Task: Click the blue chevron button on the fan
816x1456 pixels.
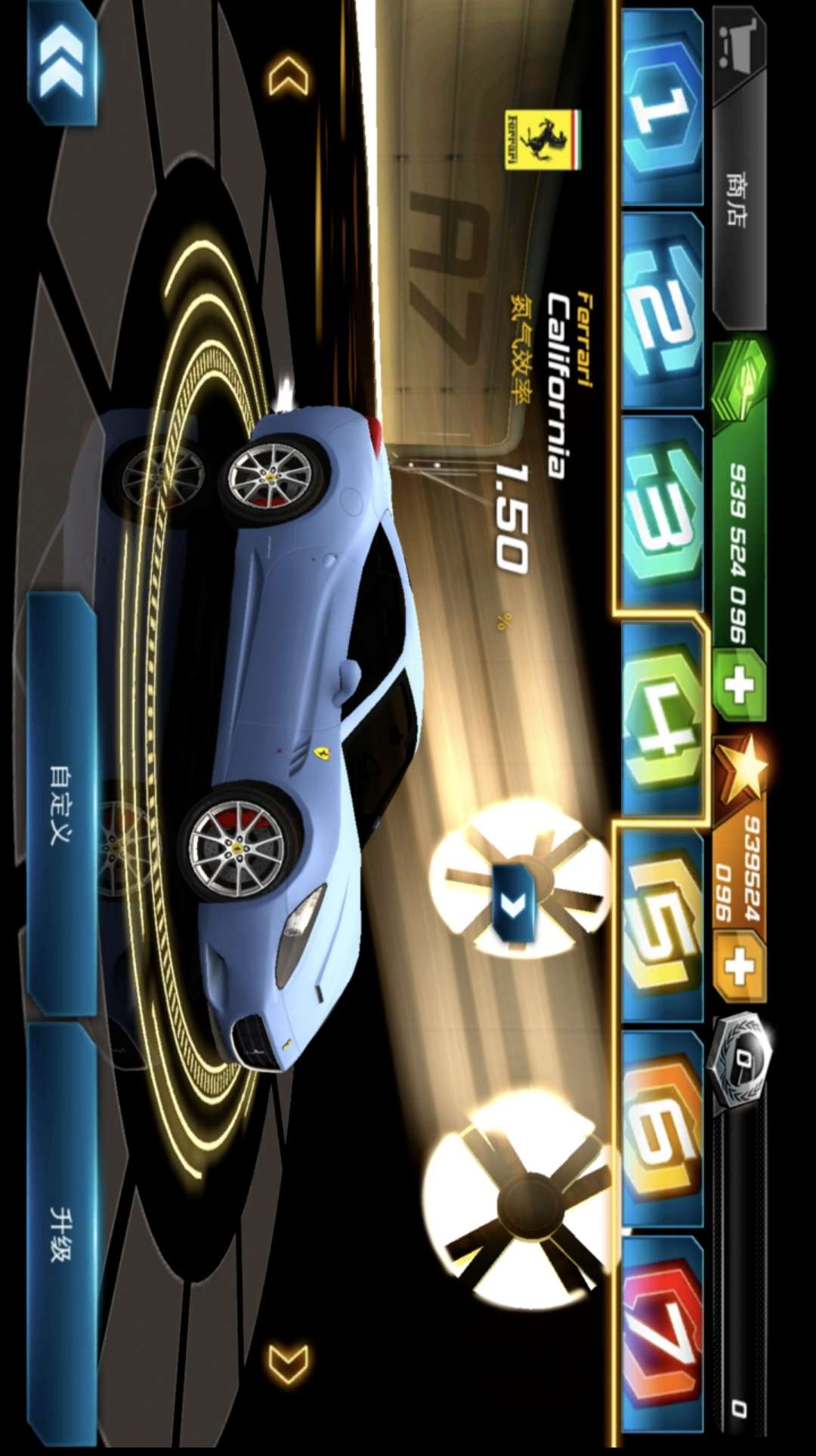Action: tap(514, 902)
